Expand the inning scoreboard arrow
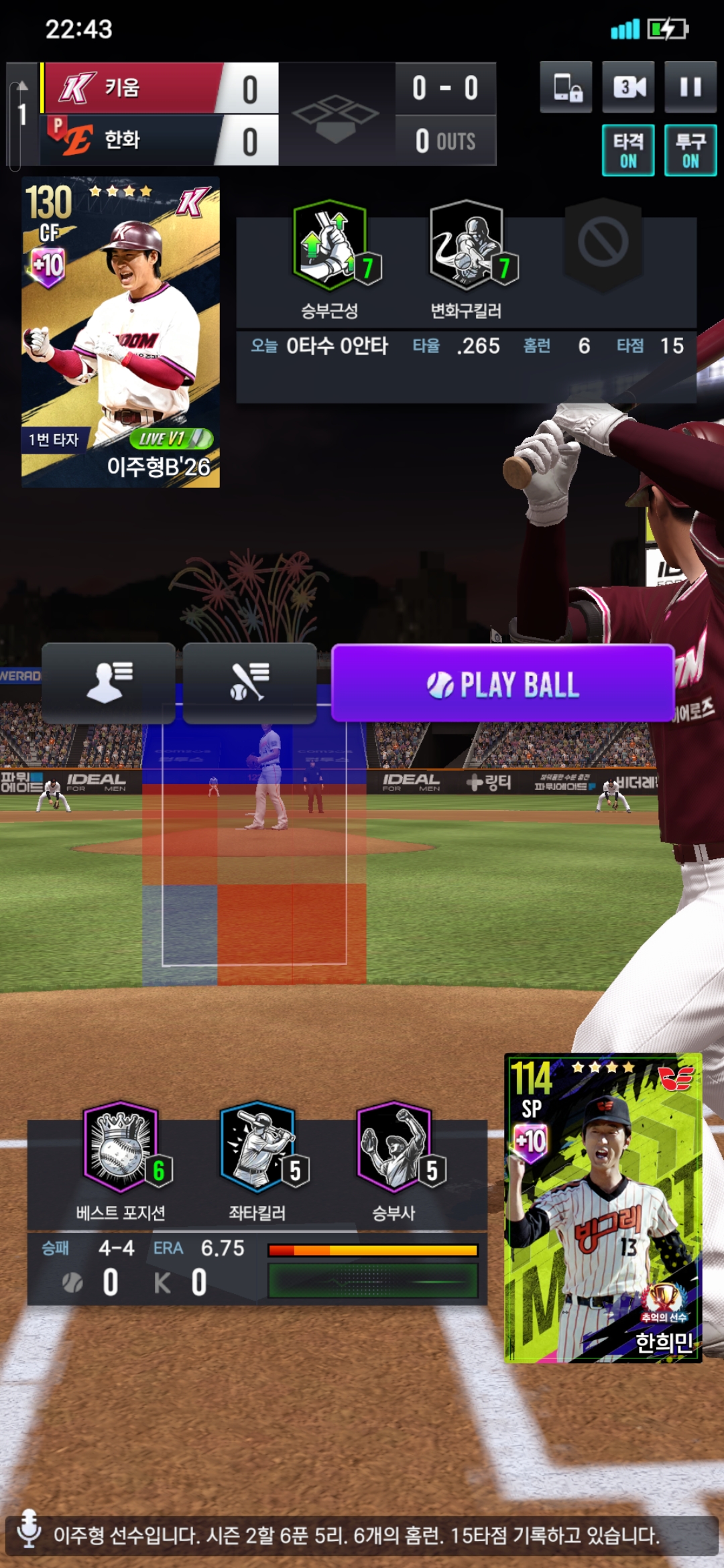Image resolution: width=724 pixels, height=1568 pixels. (21, 87)
